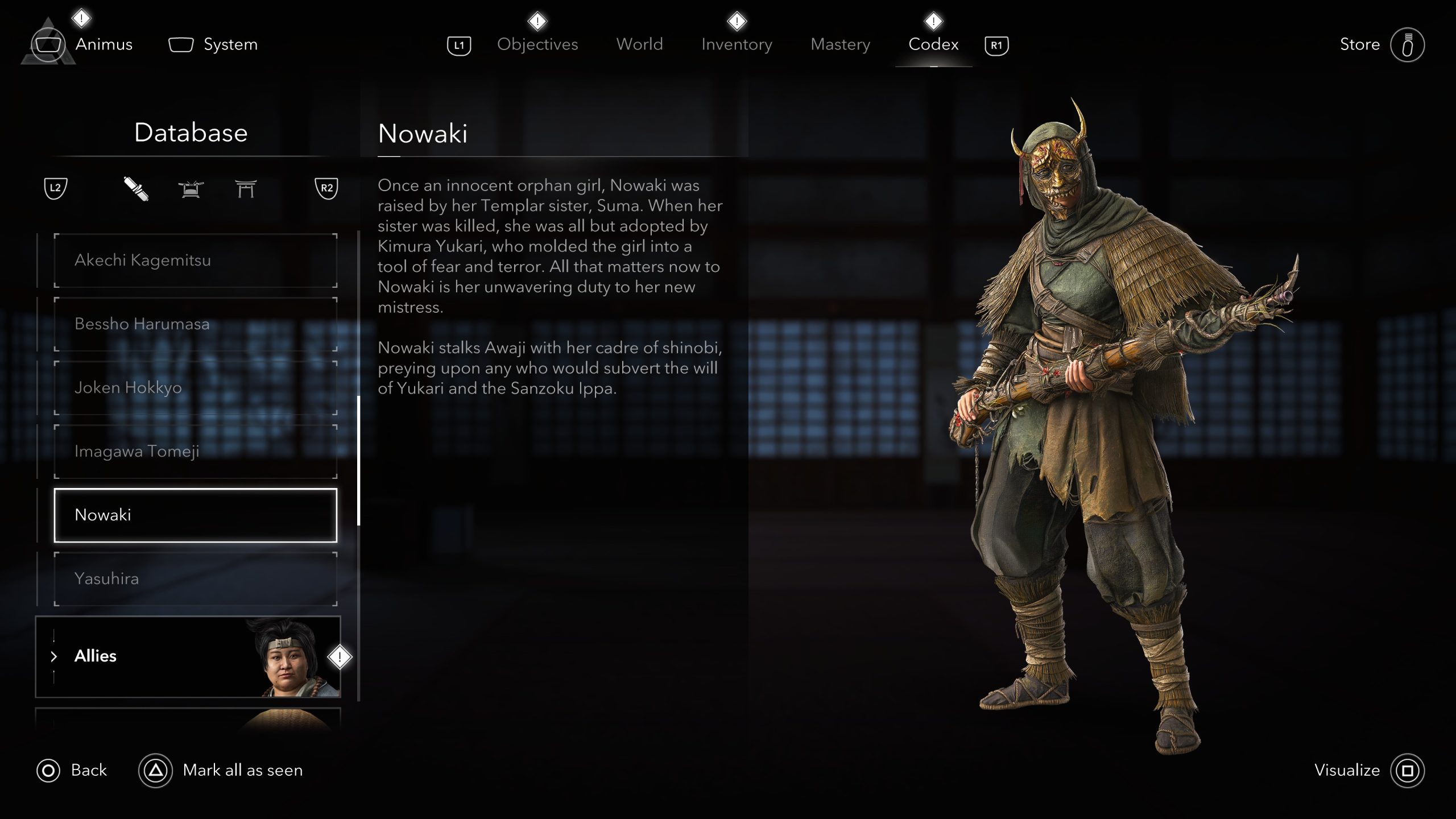Select the torii gate category icon
1456x819 pixels.
click(x=247, y=189)
